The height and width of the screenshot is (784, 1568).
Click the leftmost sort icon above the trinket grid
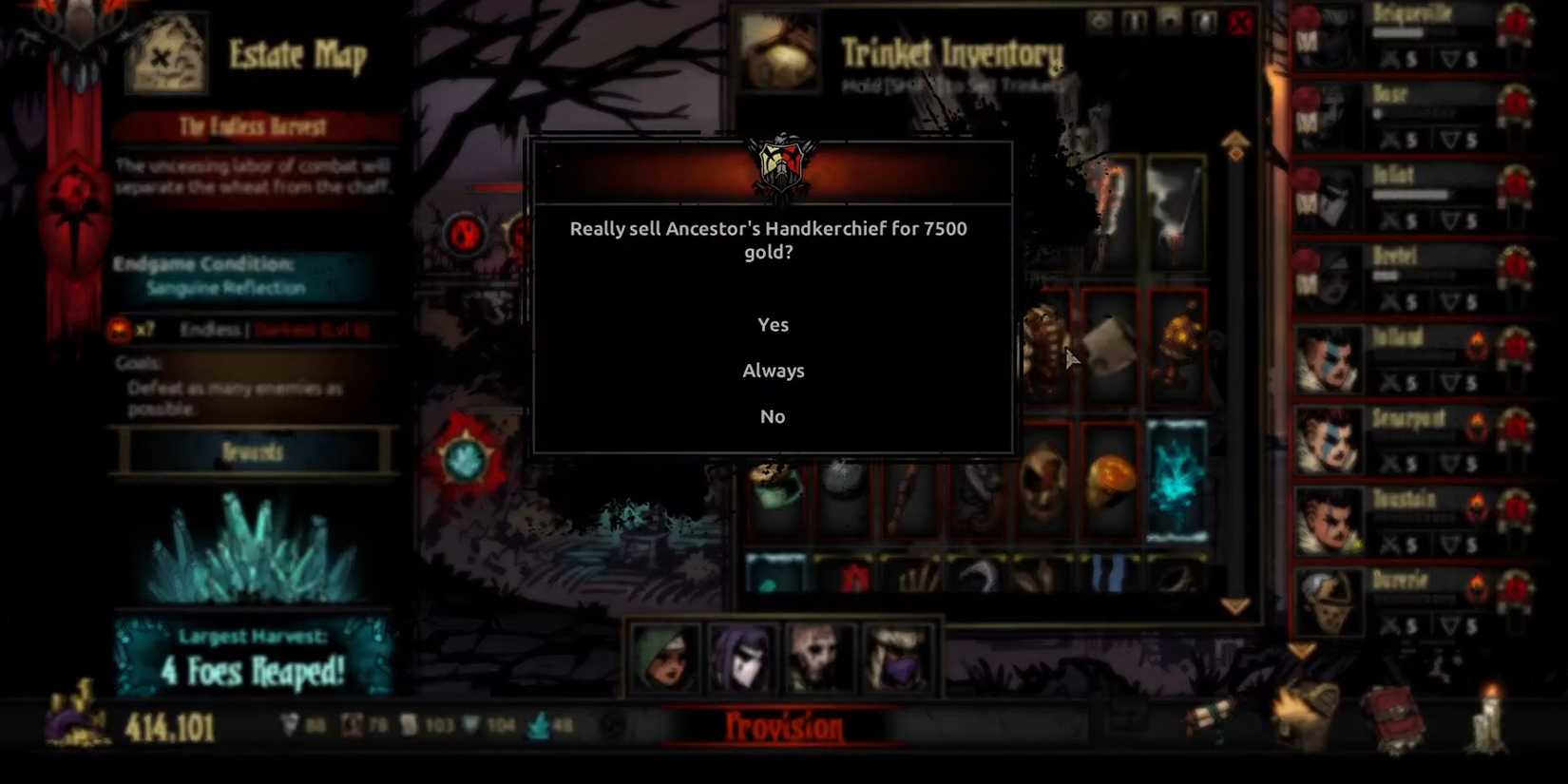tap(1100, 21)
